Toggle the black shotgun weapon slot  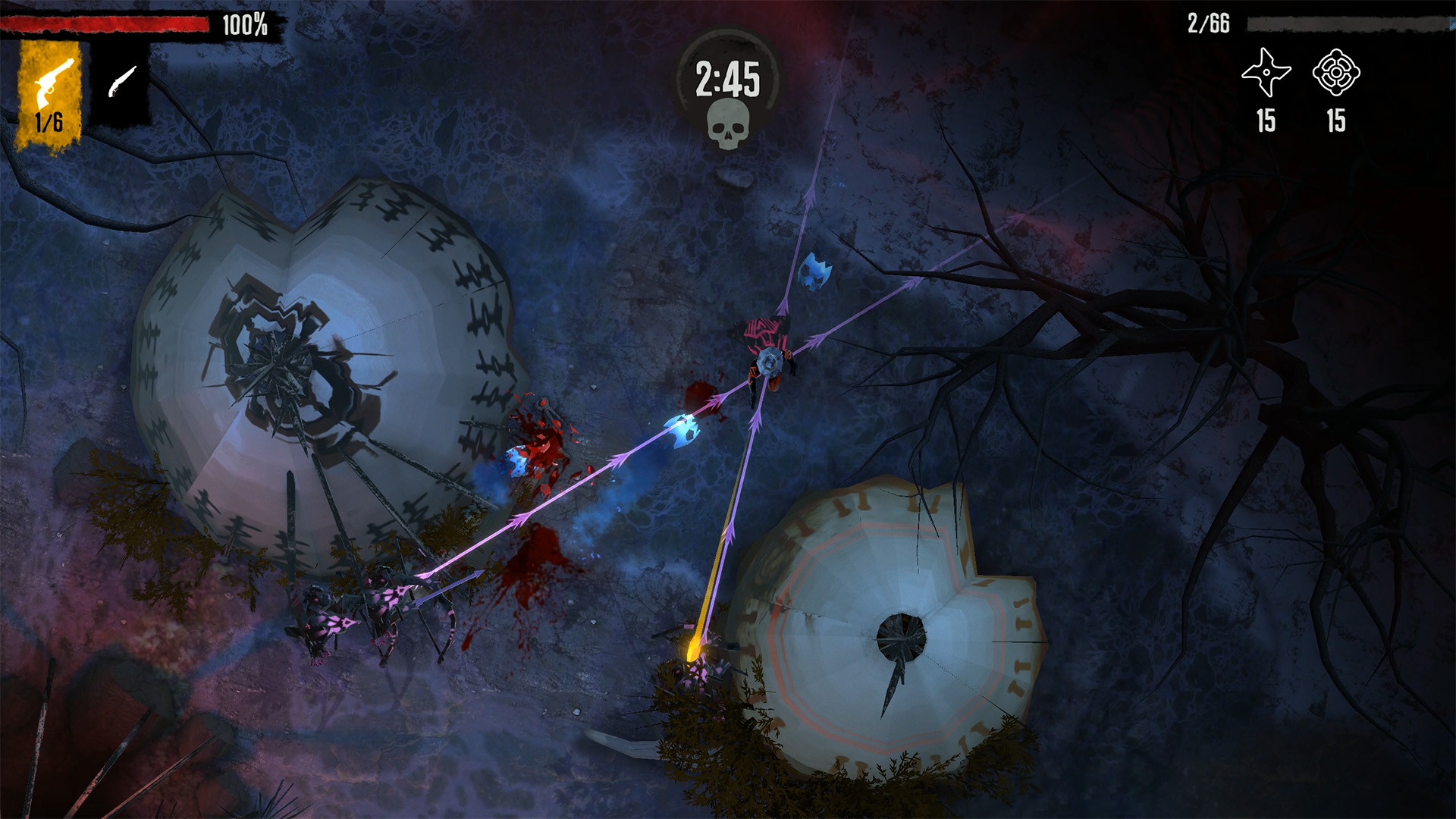pyautogui.click(x=120, y=91)
